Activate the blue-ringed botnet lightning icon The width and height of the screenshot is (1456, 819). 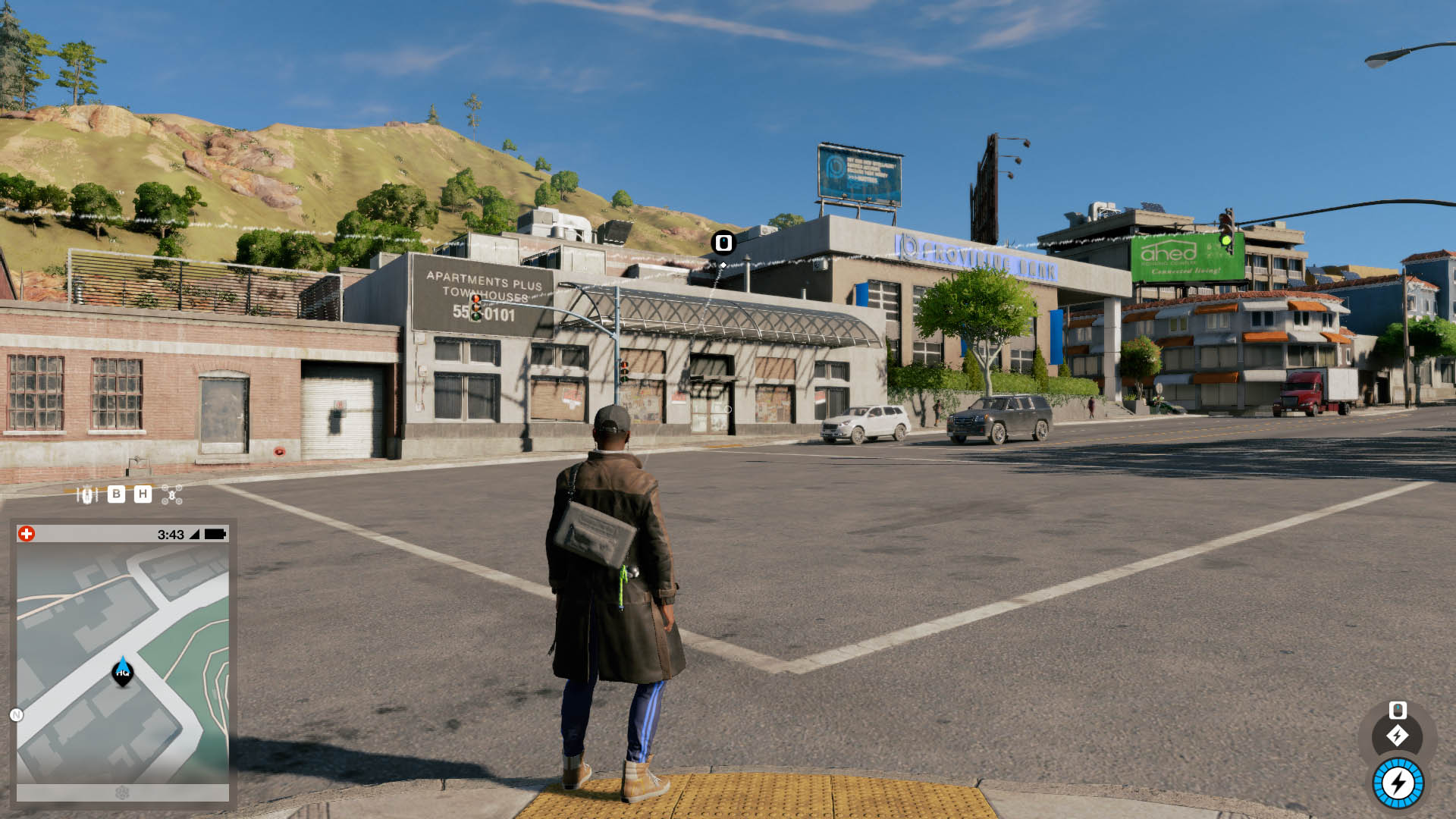(1398, 783)
